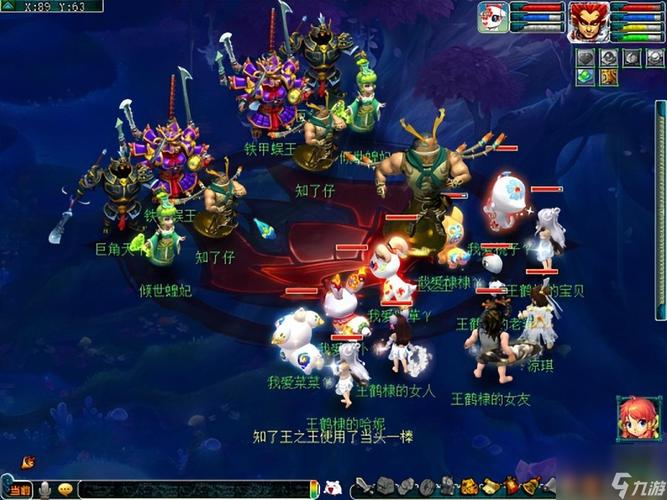Click the flame icon above chat bar
The height and width of the screenshot is (500, 667).
(x=28, y=461)
